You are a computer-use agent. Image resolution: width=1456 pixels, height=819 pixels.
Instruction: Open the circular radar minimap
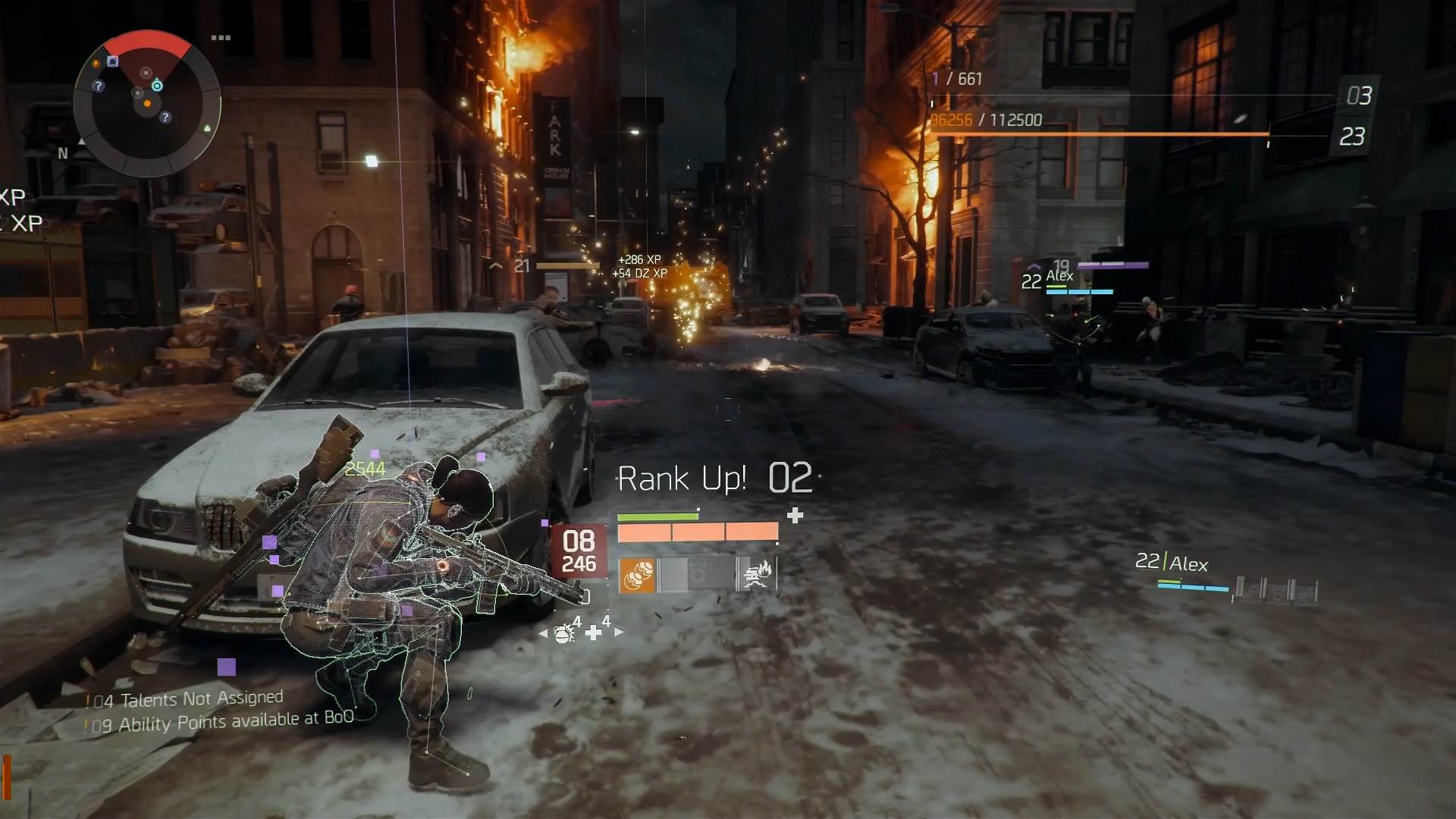(147, 103)
